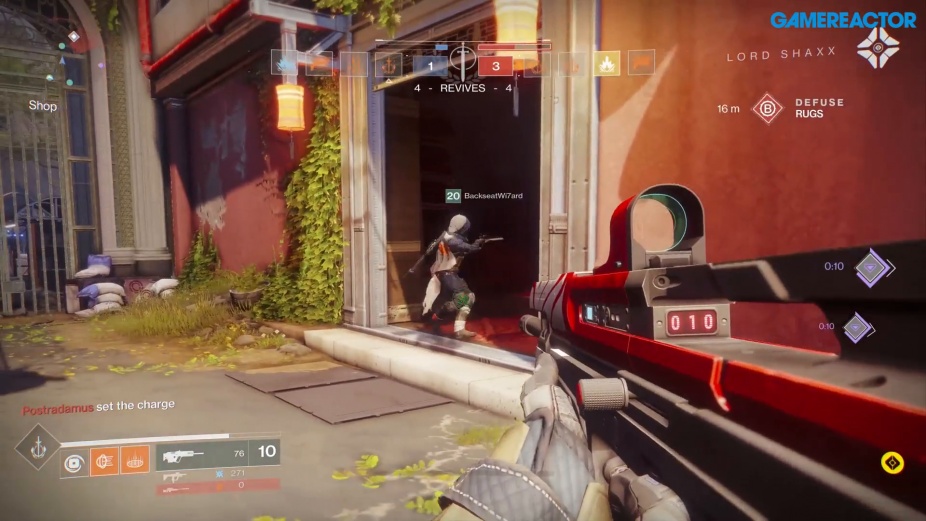
Task: Click the highlighted yellow flame teammate icon
Action: tap(607, 65)
